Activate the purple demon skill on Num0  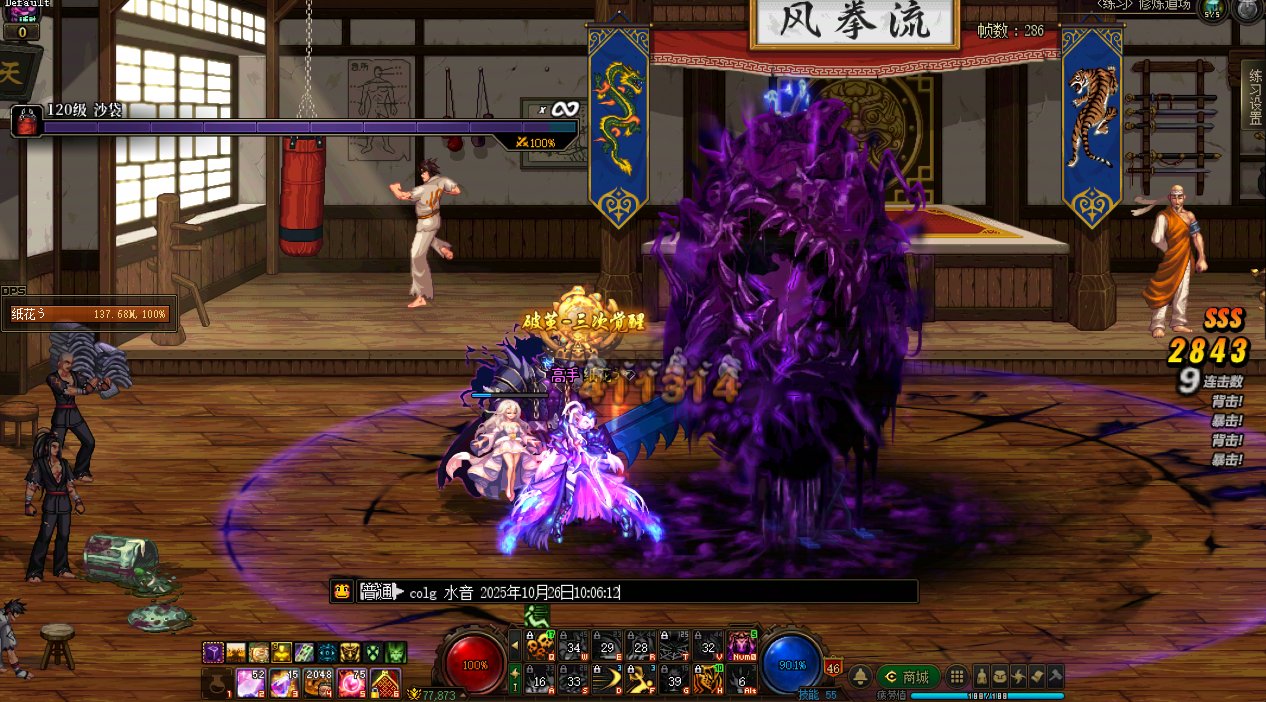click(x=742, y=645)
